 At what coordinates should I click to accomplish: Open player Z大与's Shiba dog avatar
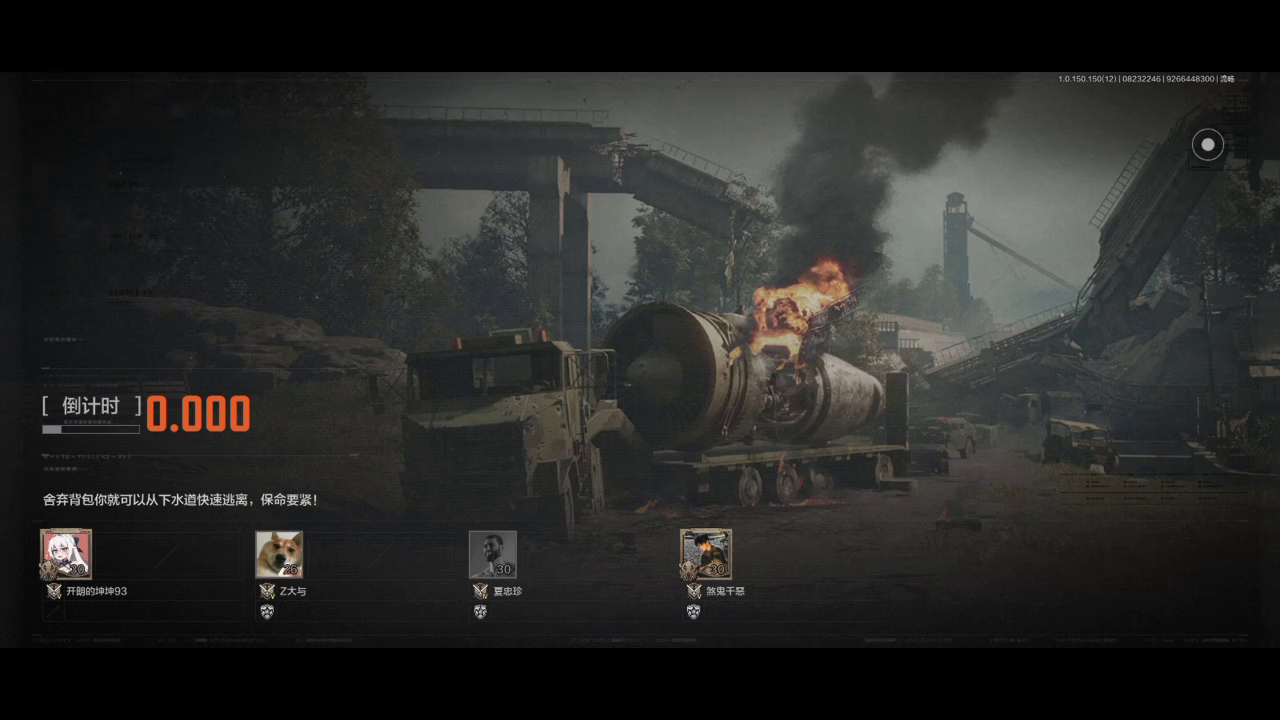(279, 554)
